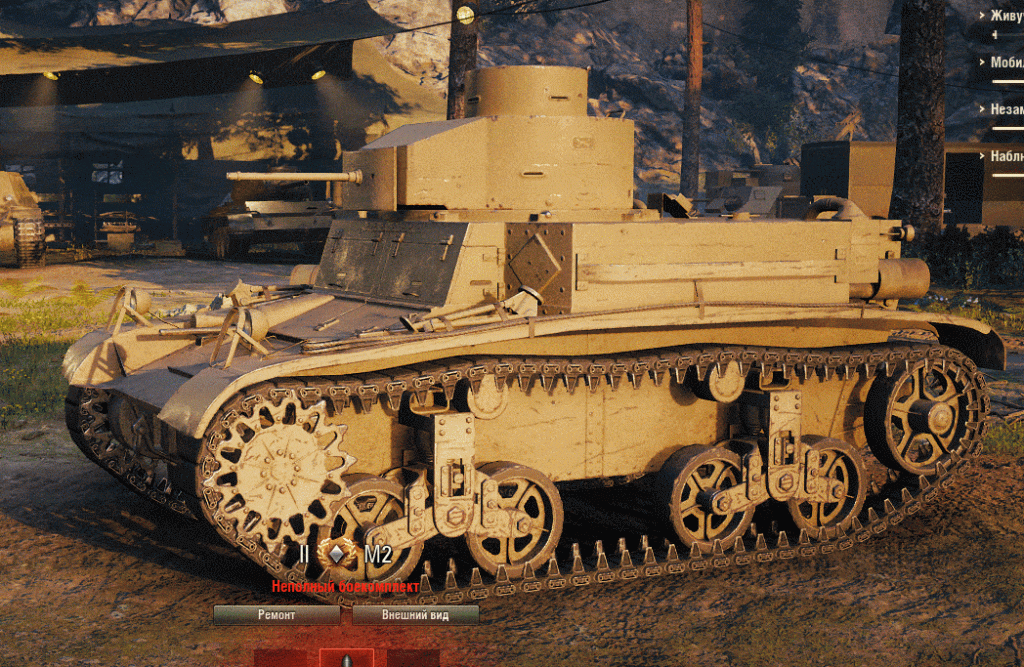Expand the Мобильность mobility parameter
The width and height of the screenshot is (1024, 667).
[x=1003, y=62]
